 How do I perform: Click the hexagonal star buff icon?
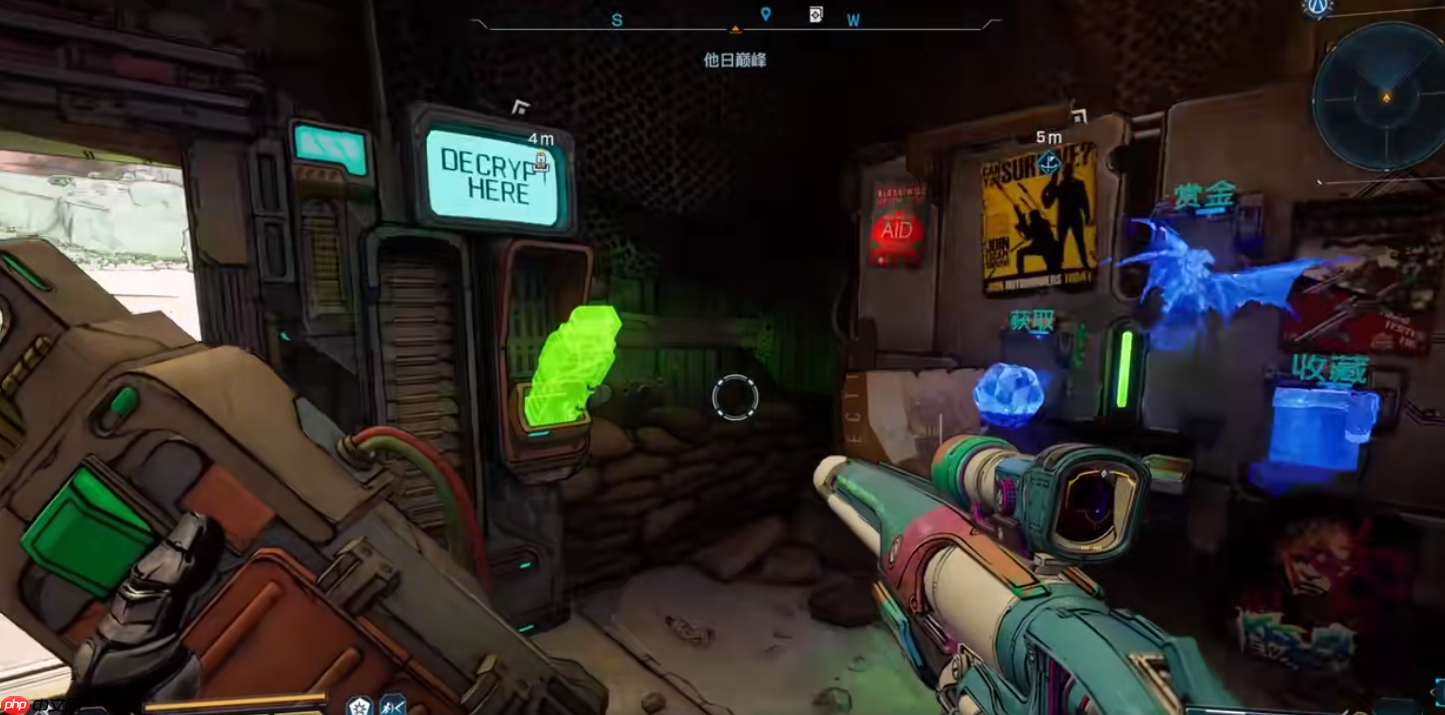coord(359,705)
